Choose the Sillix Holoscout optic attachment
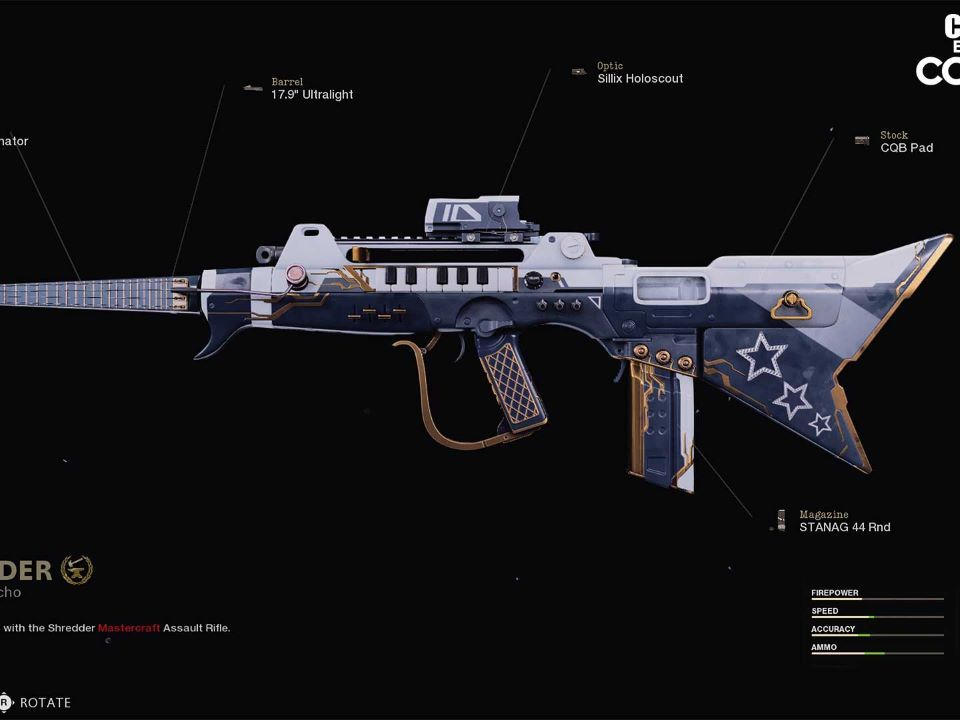The width and height of the screenshot is (960, 720). click(640, 78)
